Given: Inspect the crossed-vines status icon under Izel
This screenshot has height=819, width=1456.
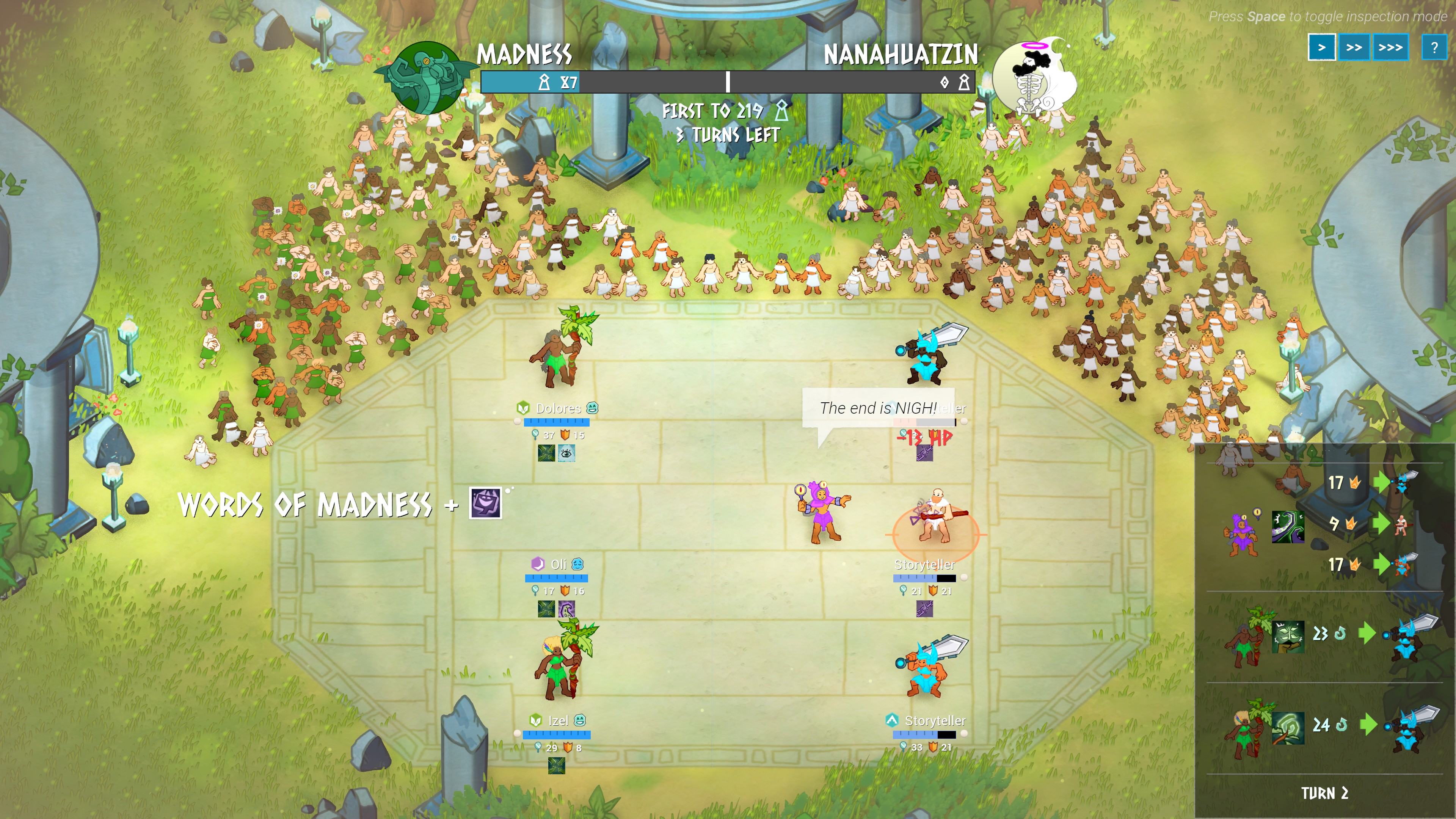Looking at the screenshot, I should [556, 765].
